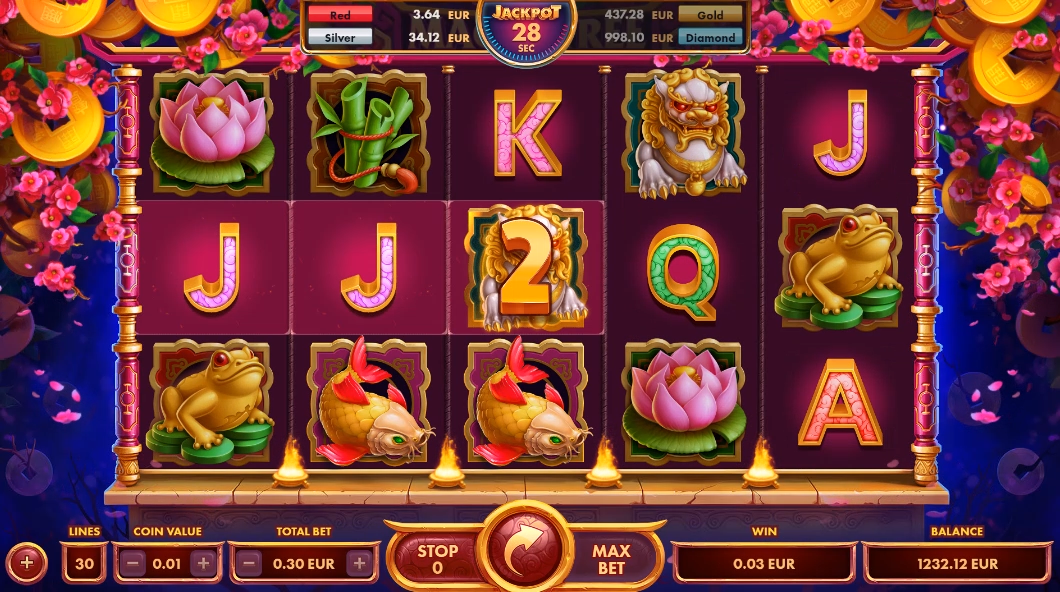Open the round plus menu button
Image resolution: width=1060 pixels, height=592 pixels.
[27, 563]
